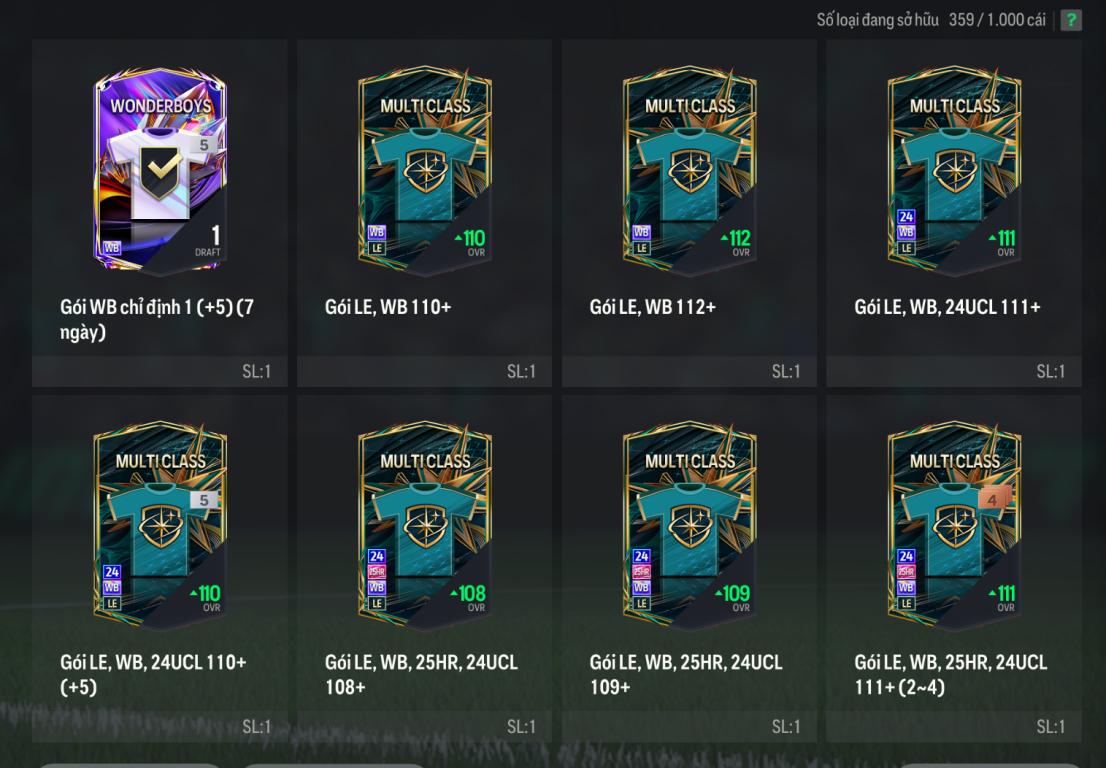Click the green question mark help icon
The image size is (1106, 768).
(x=1071, y=20)
